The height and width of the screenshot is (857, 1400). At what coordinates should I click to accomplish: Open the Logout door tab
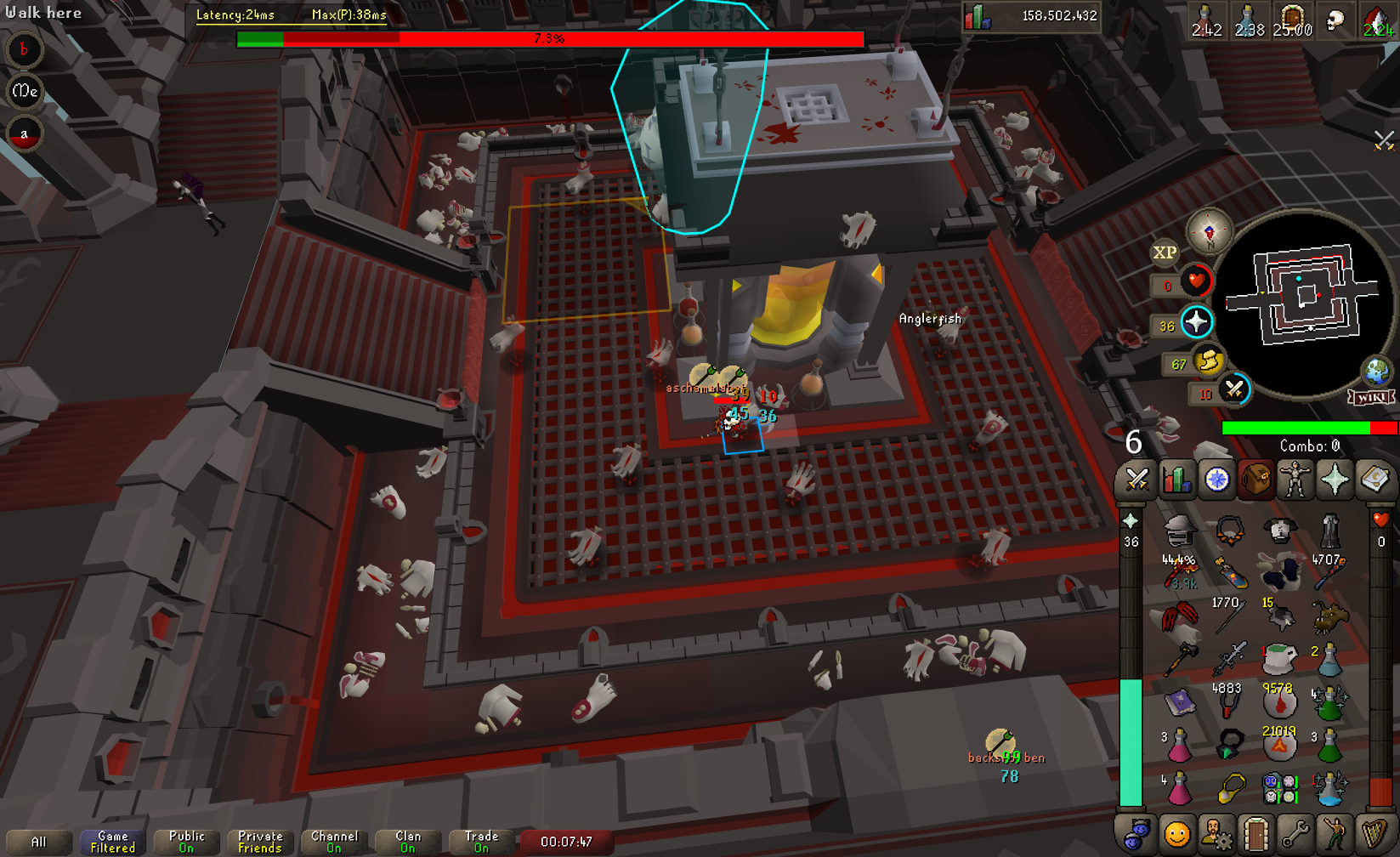pyautogui.click(x=1255, y=834)
